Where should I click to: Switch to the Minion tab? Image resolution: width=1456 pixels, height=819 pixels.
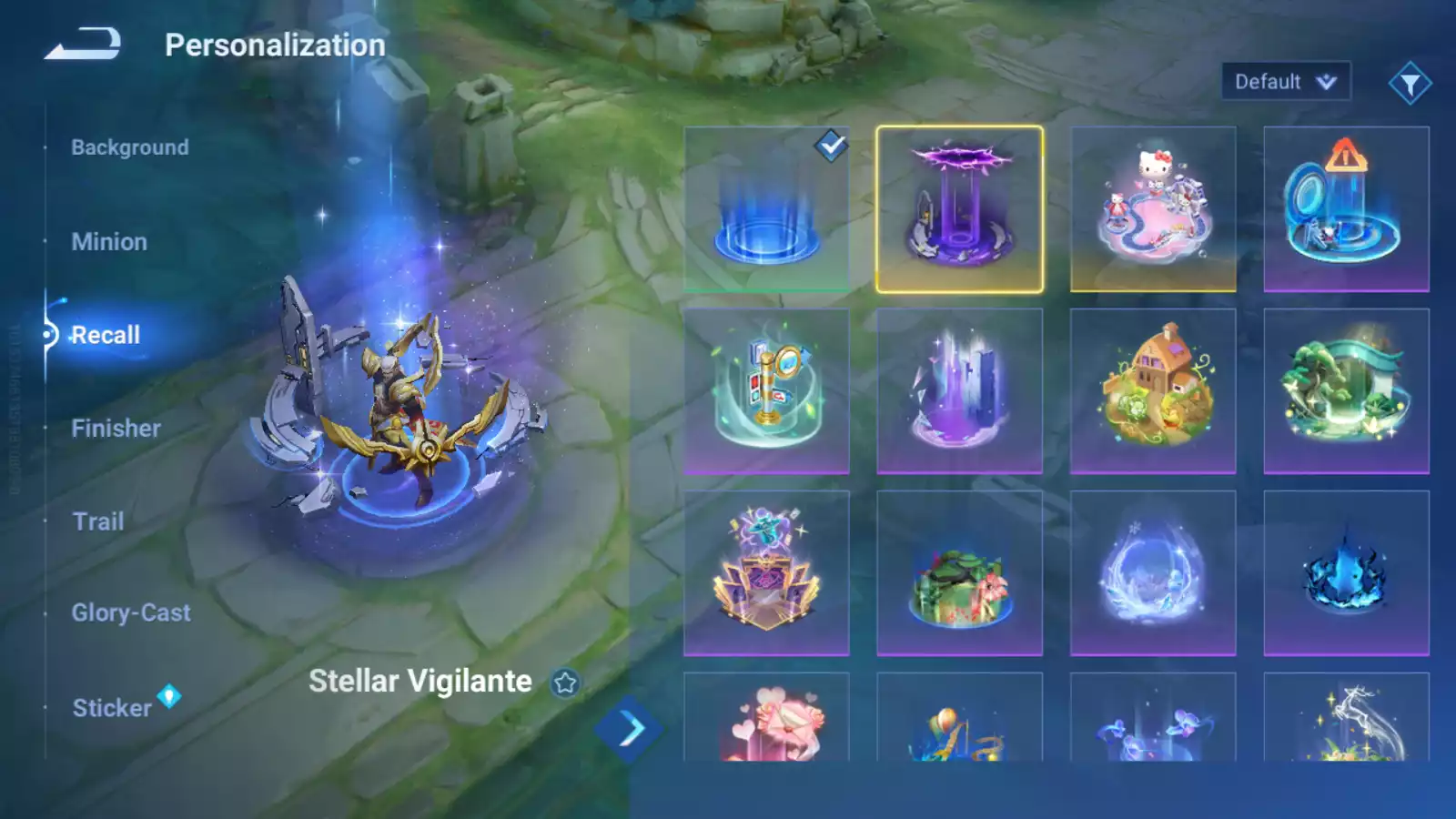pos(110,241)
